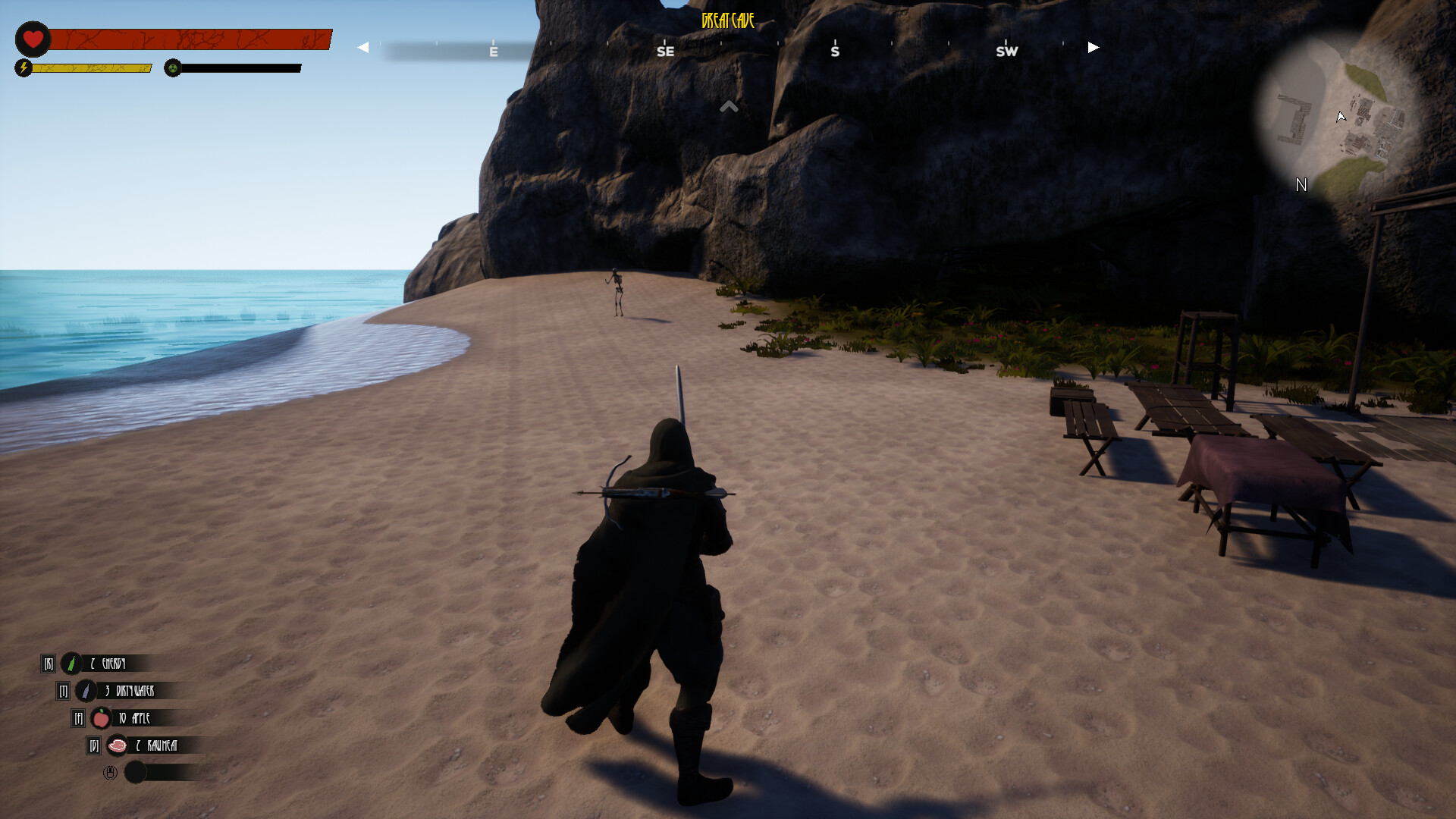Click the Great Cave location label

[x=726, y=22]
